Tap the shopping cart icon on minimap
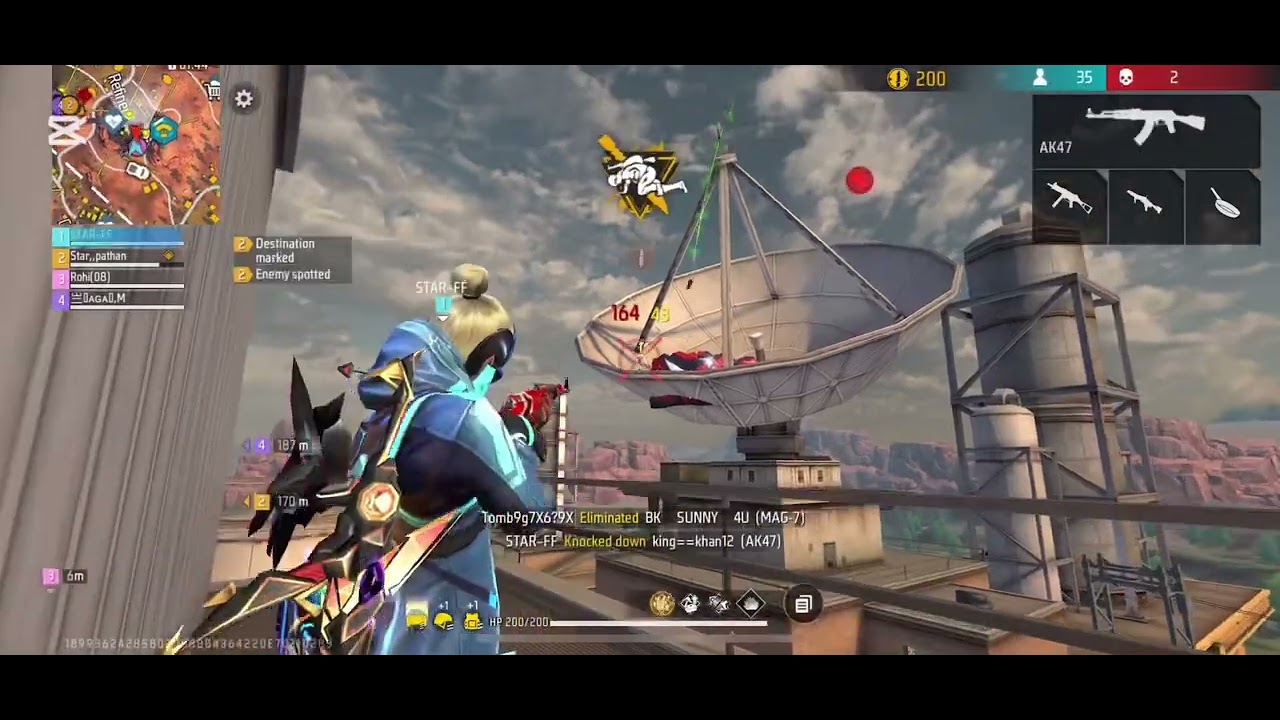The image size is (1280, 720). point(213,91)
